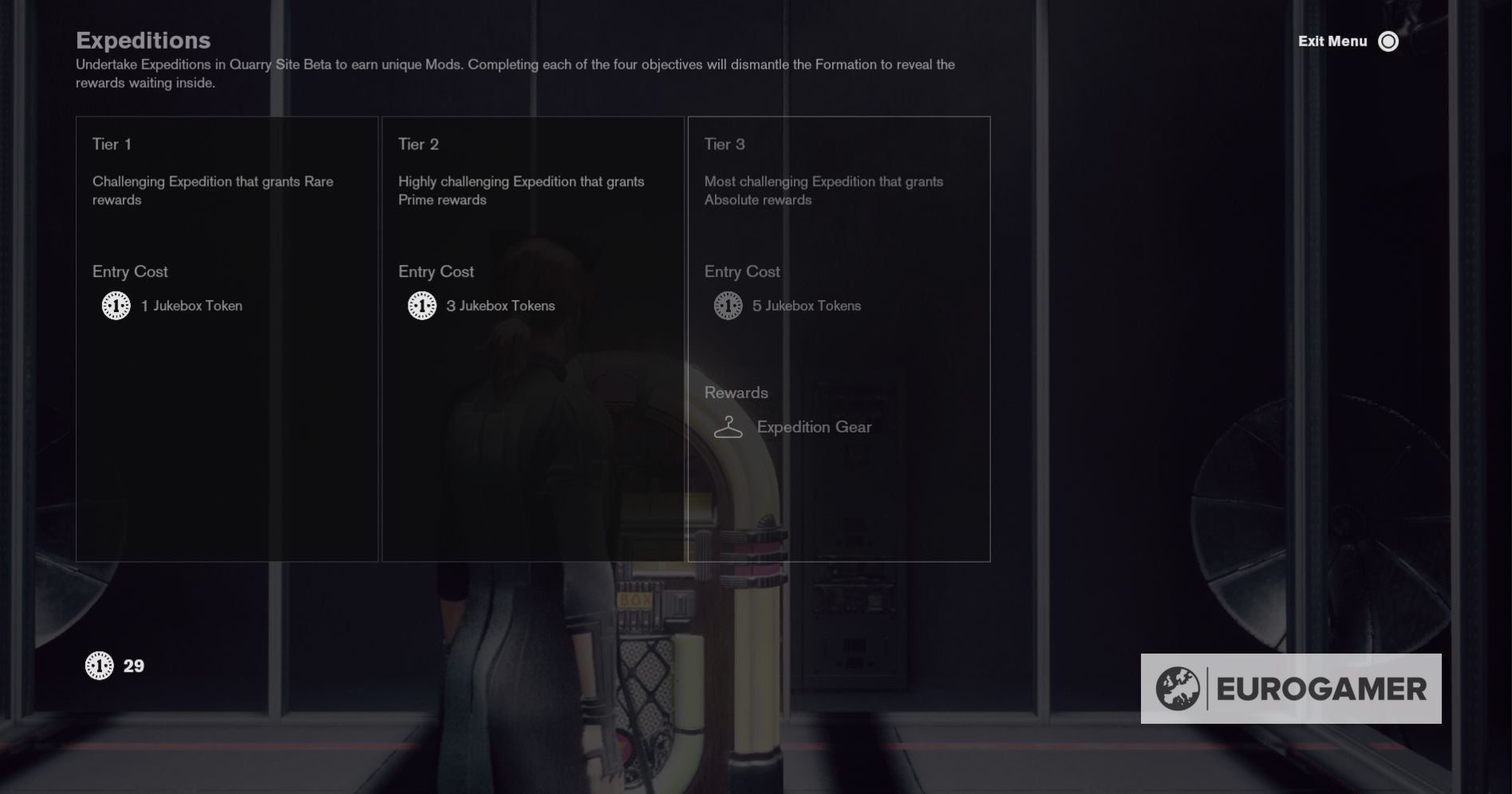
Task: Click the token balance count showing 29
Action: [x=133, y=665]
